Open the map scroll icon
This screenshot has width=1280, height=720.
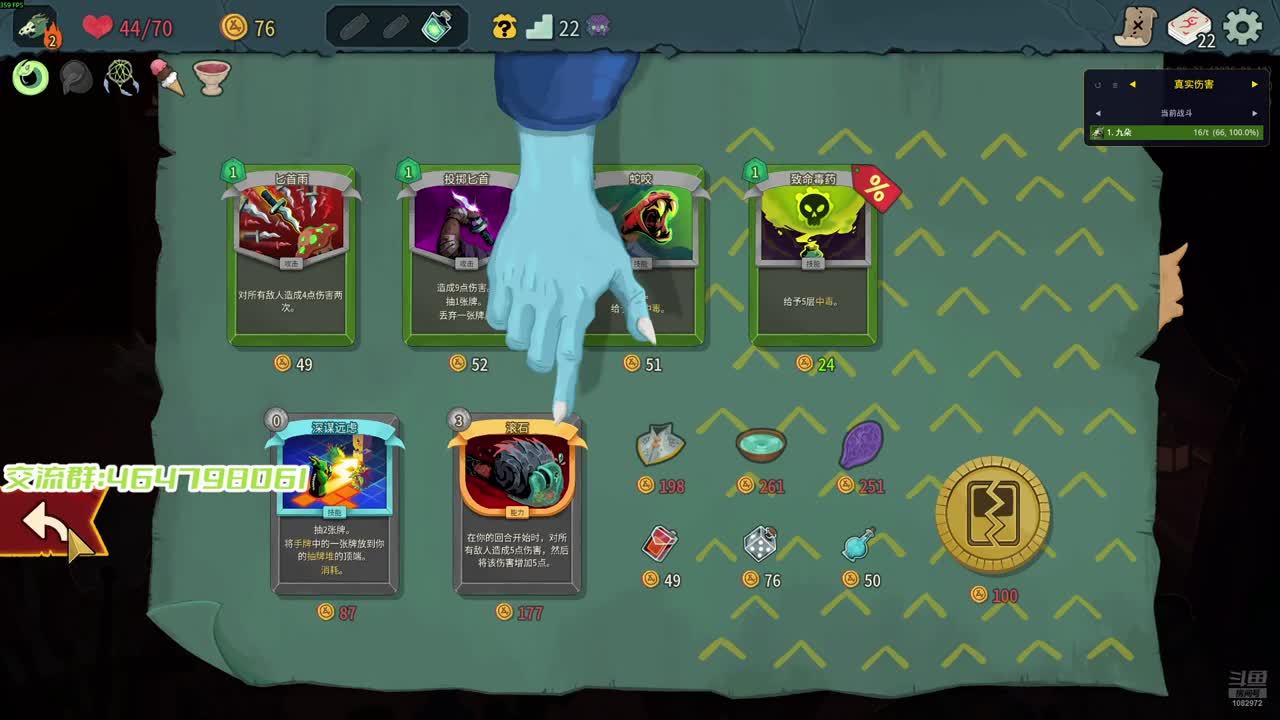point(1135,27)
